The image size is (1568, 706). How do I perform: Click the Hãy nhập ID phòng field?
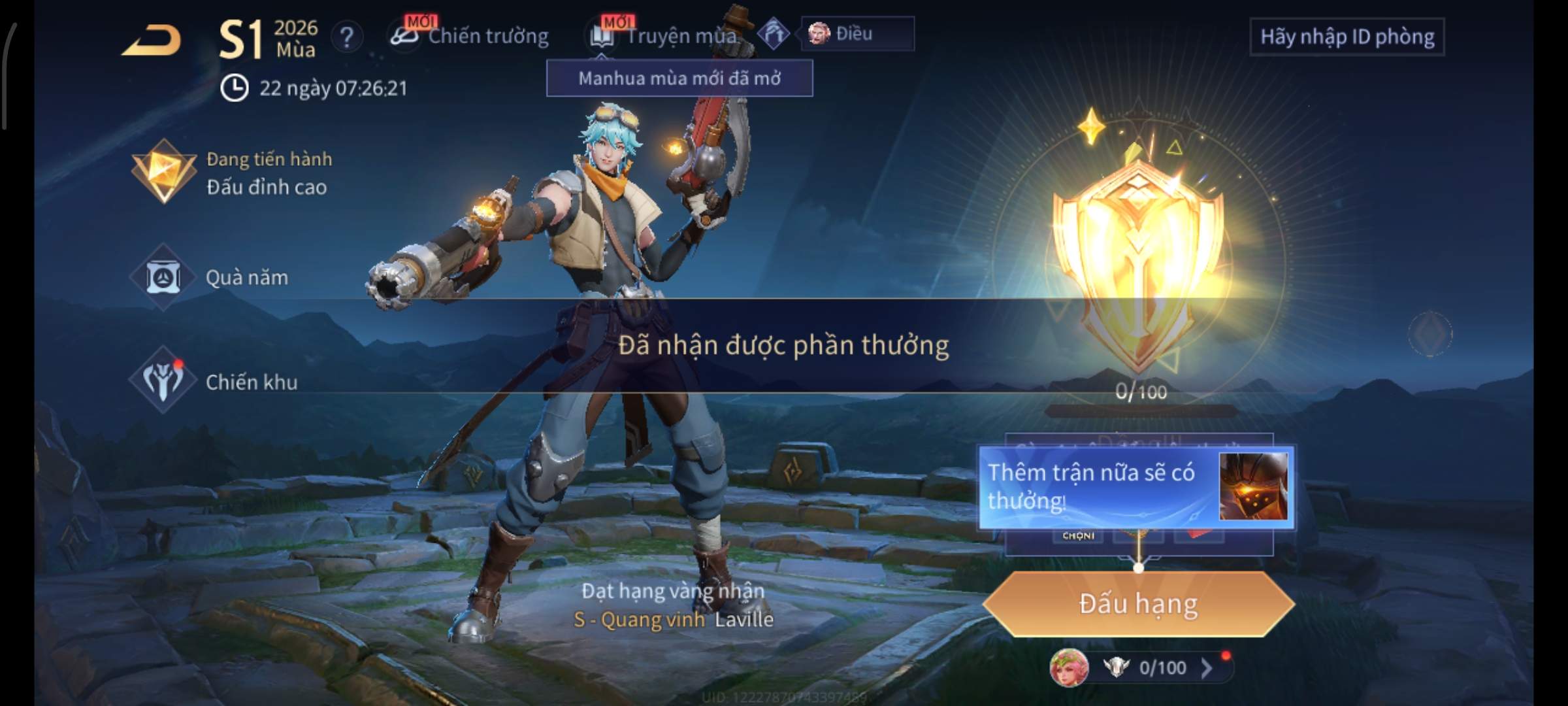coord(1347,37)
